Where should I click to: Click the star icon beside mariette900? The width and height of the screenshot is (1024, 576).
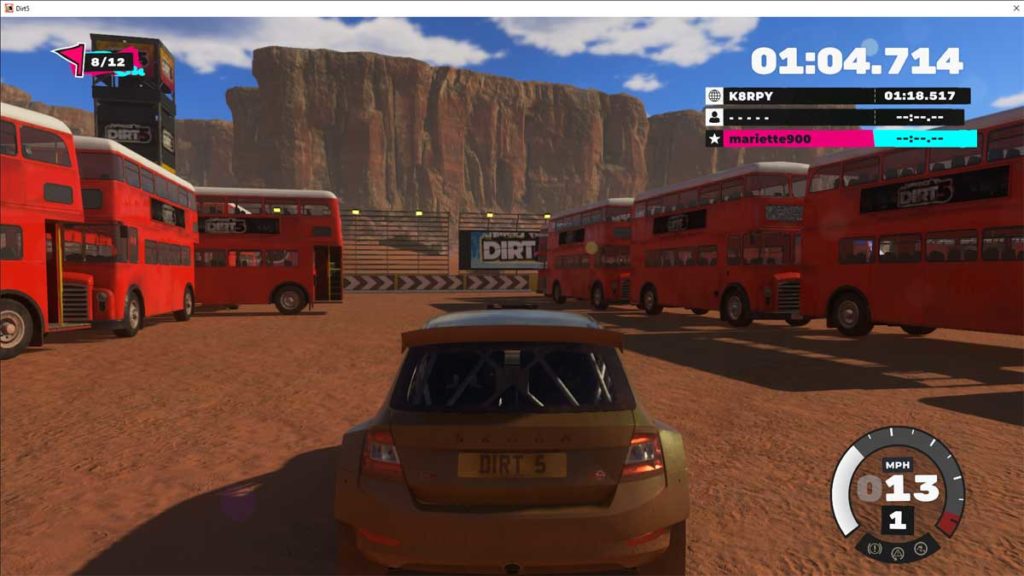714,138
